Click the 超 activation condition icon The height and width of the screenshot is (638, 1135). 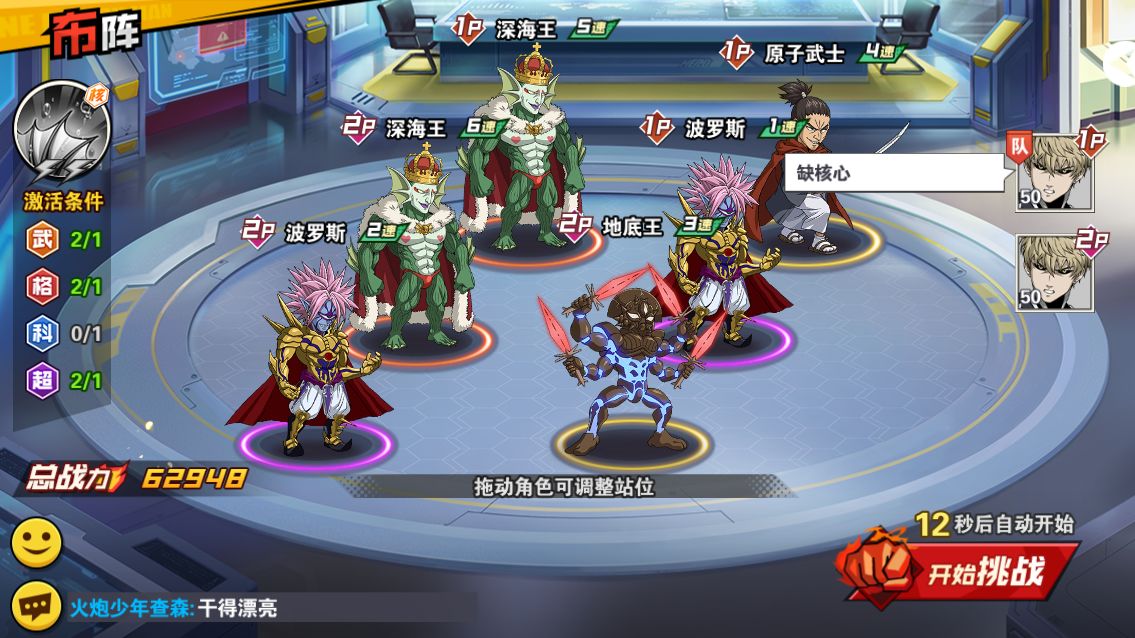point(40,381)
